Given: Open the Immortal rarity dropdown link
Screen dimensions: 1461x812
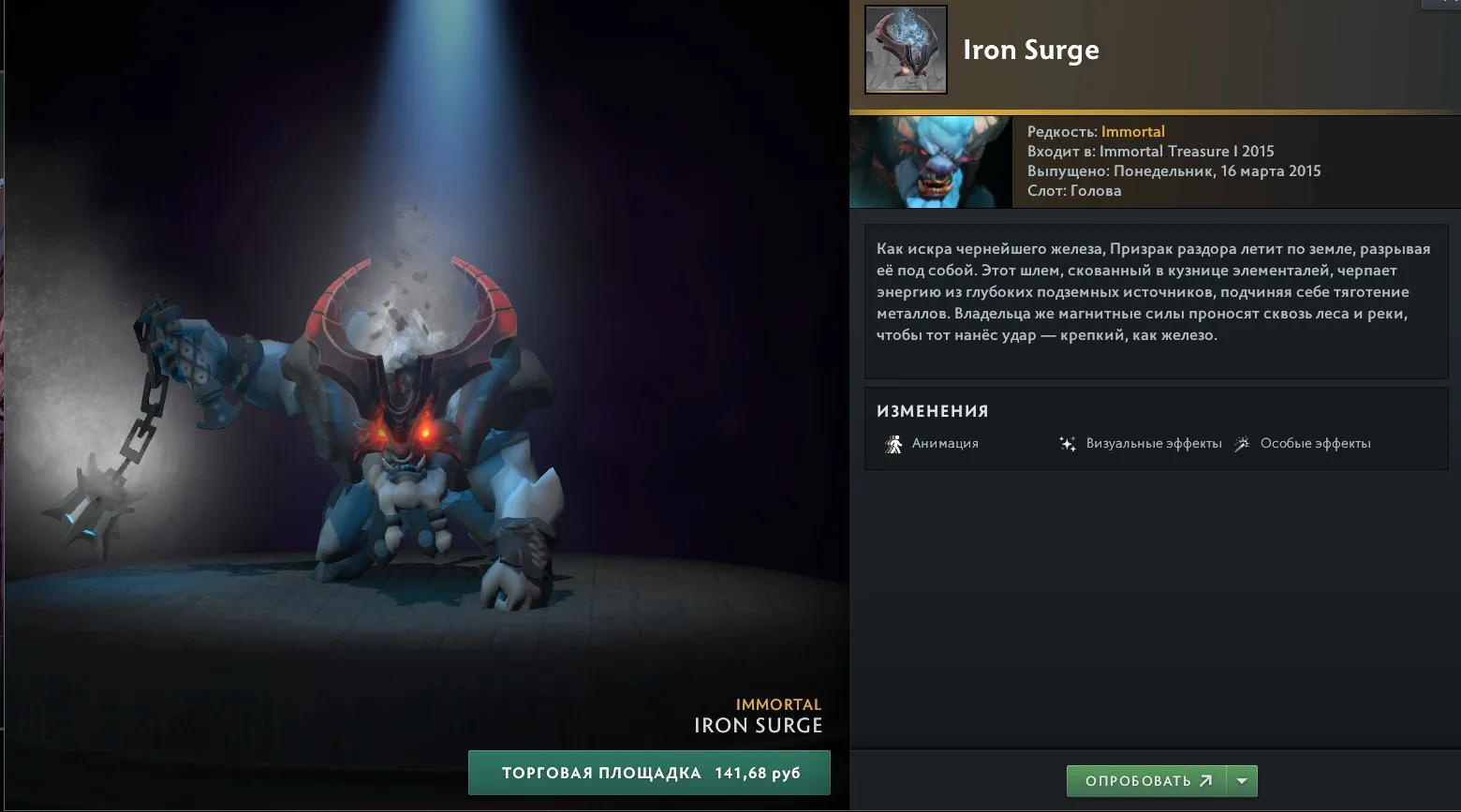Looking at the screenshot, I should click(1133, 131).
